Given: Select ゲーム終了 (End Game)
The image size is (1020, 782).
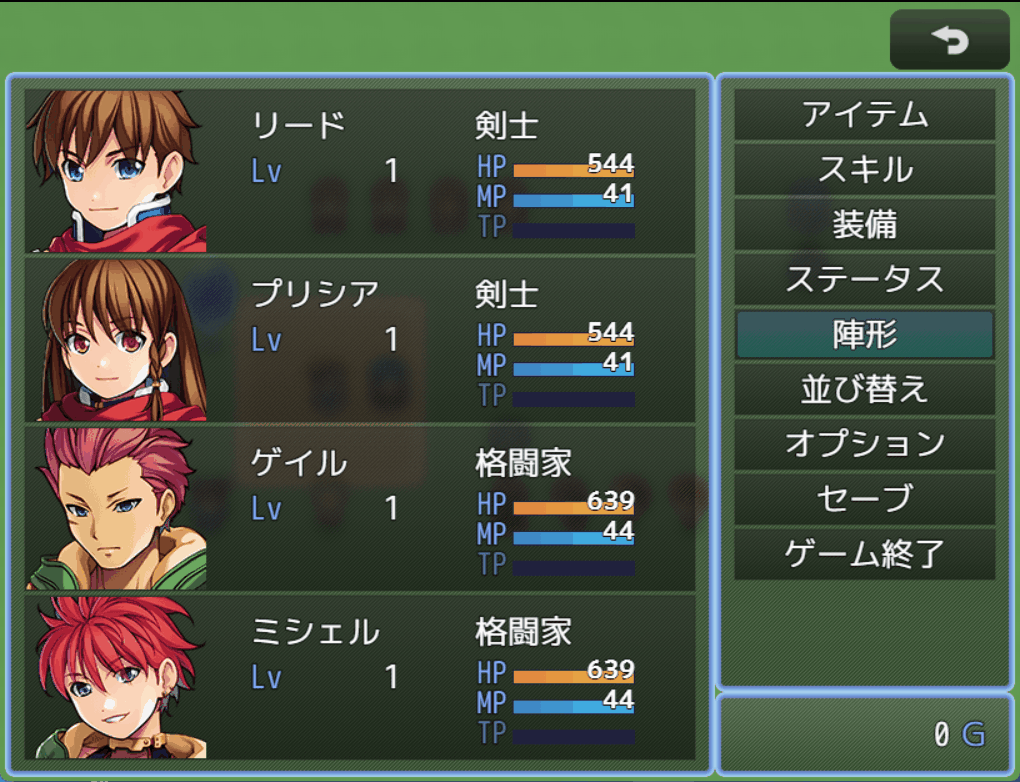Looking at the screenshot, I should point(864,553).
